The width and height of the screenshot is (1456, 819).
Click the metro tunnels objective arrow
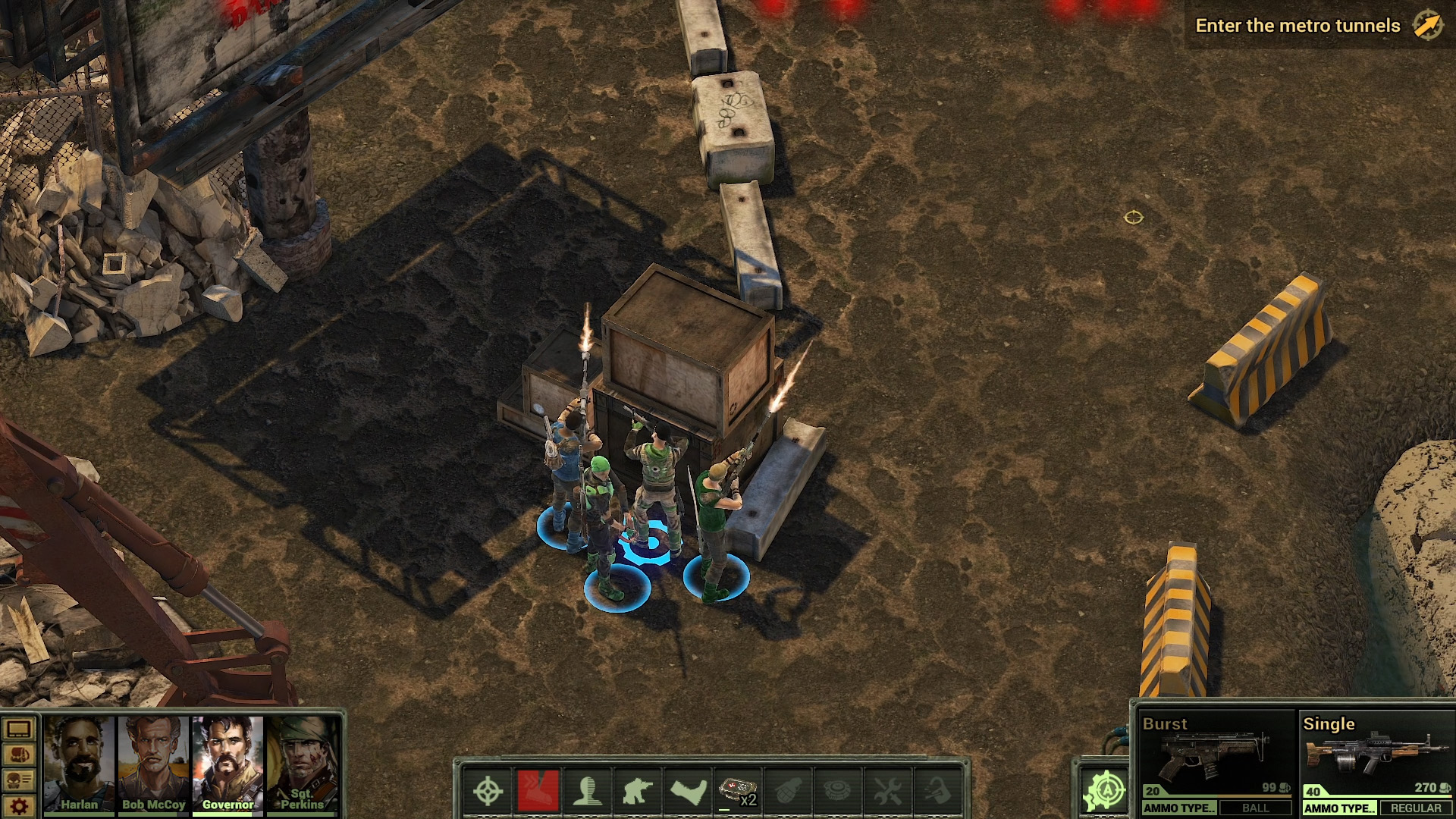pos(1427,26)
